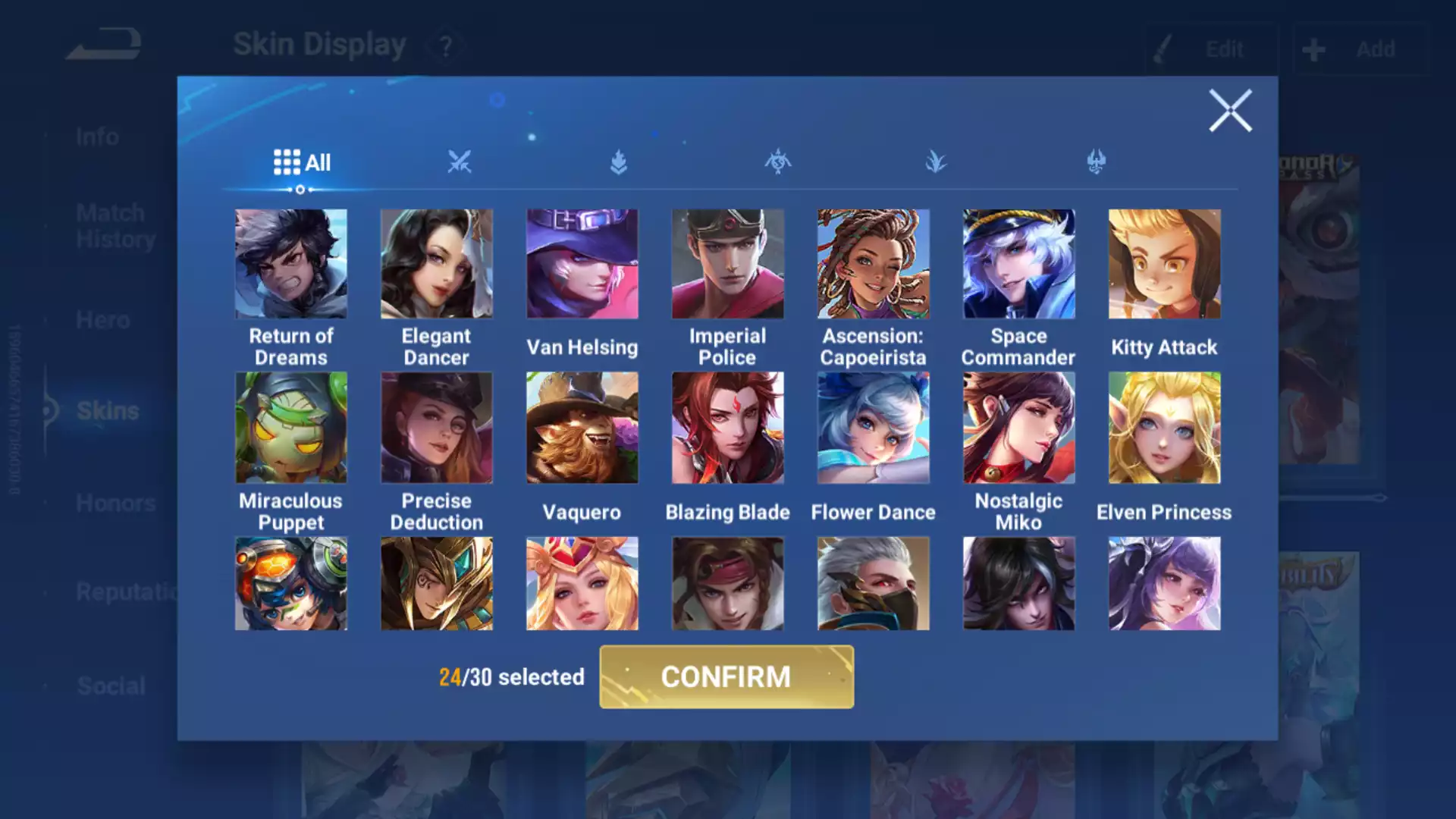Select the Nostalgic Miko skin
This screenshot has height=819, width=1456.
click(x=1018, y=428)
